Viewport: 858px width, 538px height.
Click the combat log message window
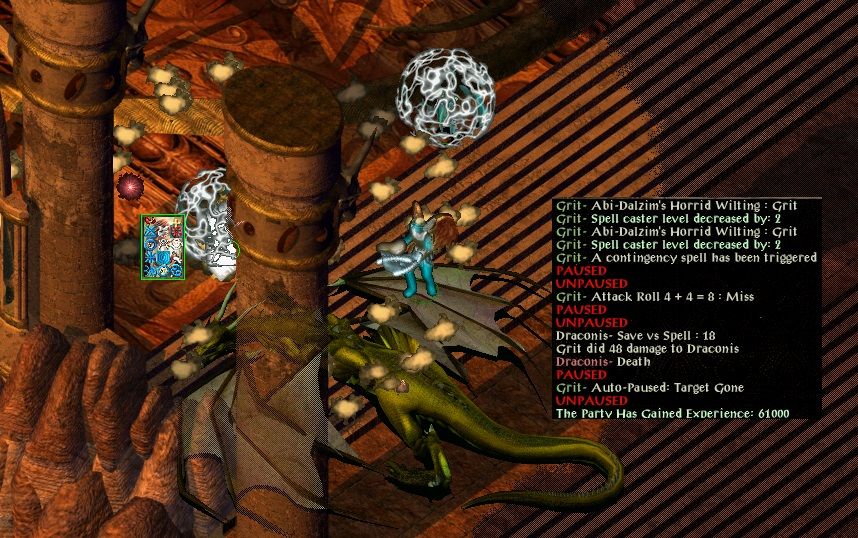(x=687, y=308)
